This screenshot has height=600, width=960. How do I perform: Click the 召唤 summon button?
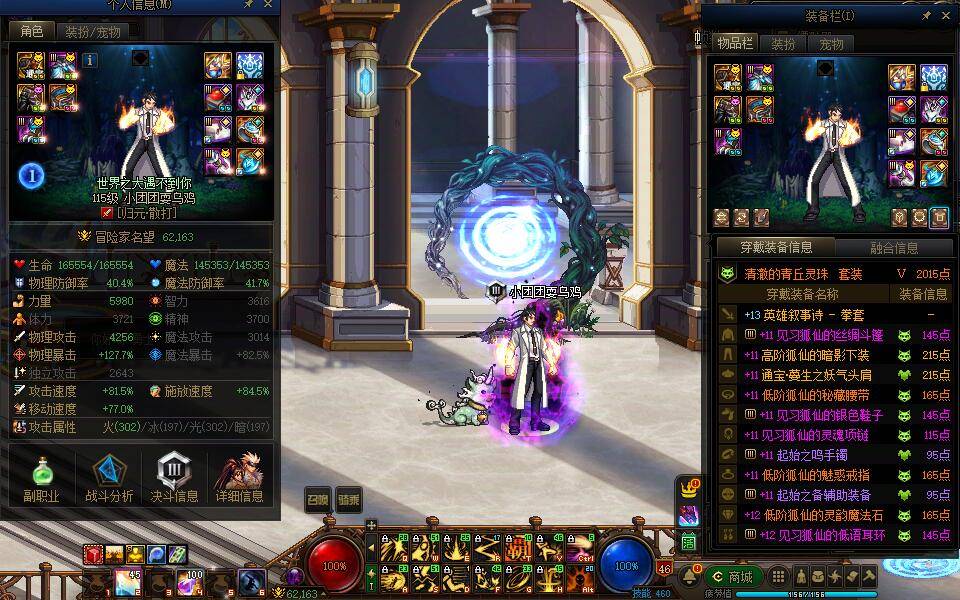pyautogui.click(x=317, y=500)
